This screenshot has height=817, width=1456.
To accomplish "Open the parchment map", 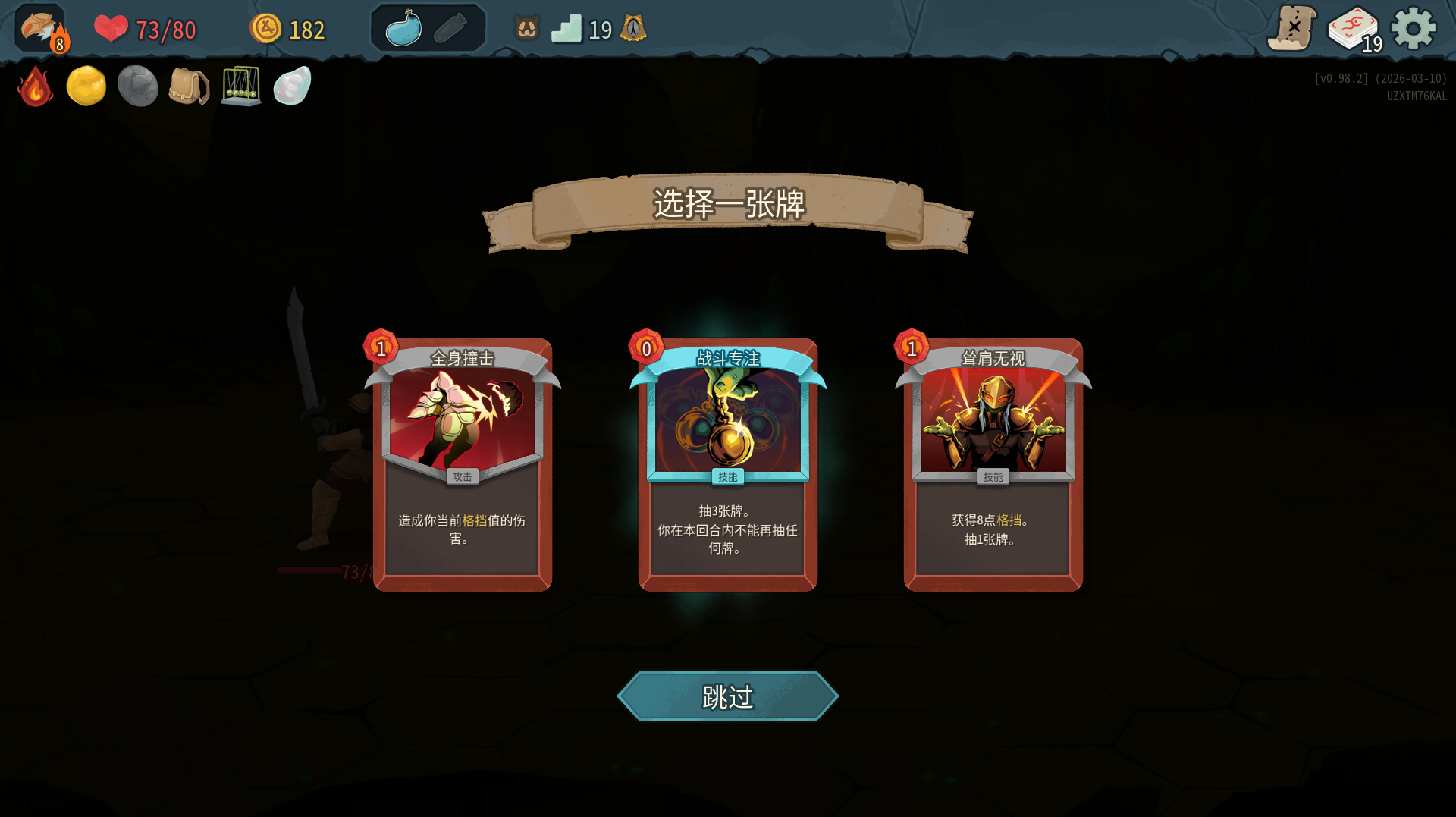I will point(1291,29).
